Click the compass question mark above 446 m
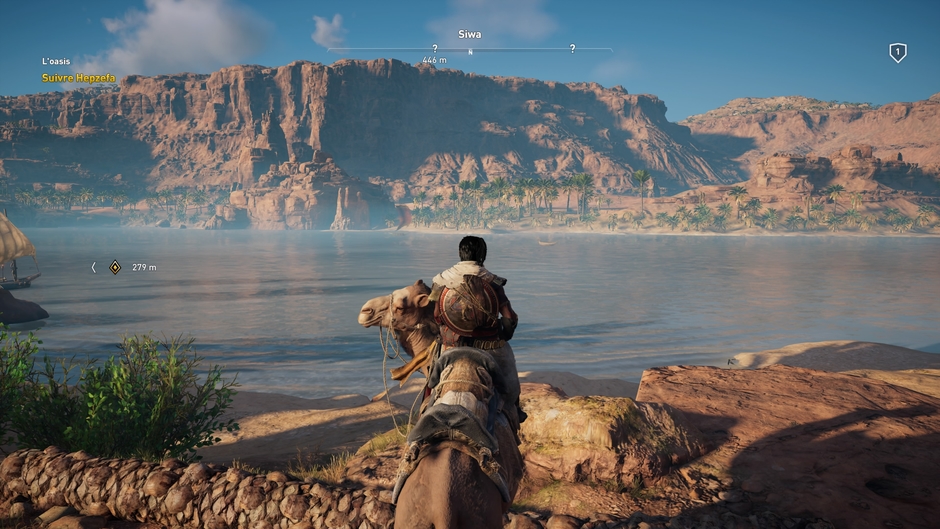Screen dimensions: 940x529 (x=434, y=48)
